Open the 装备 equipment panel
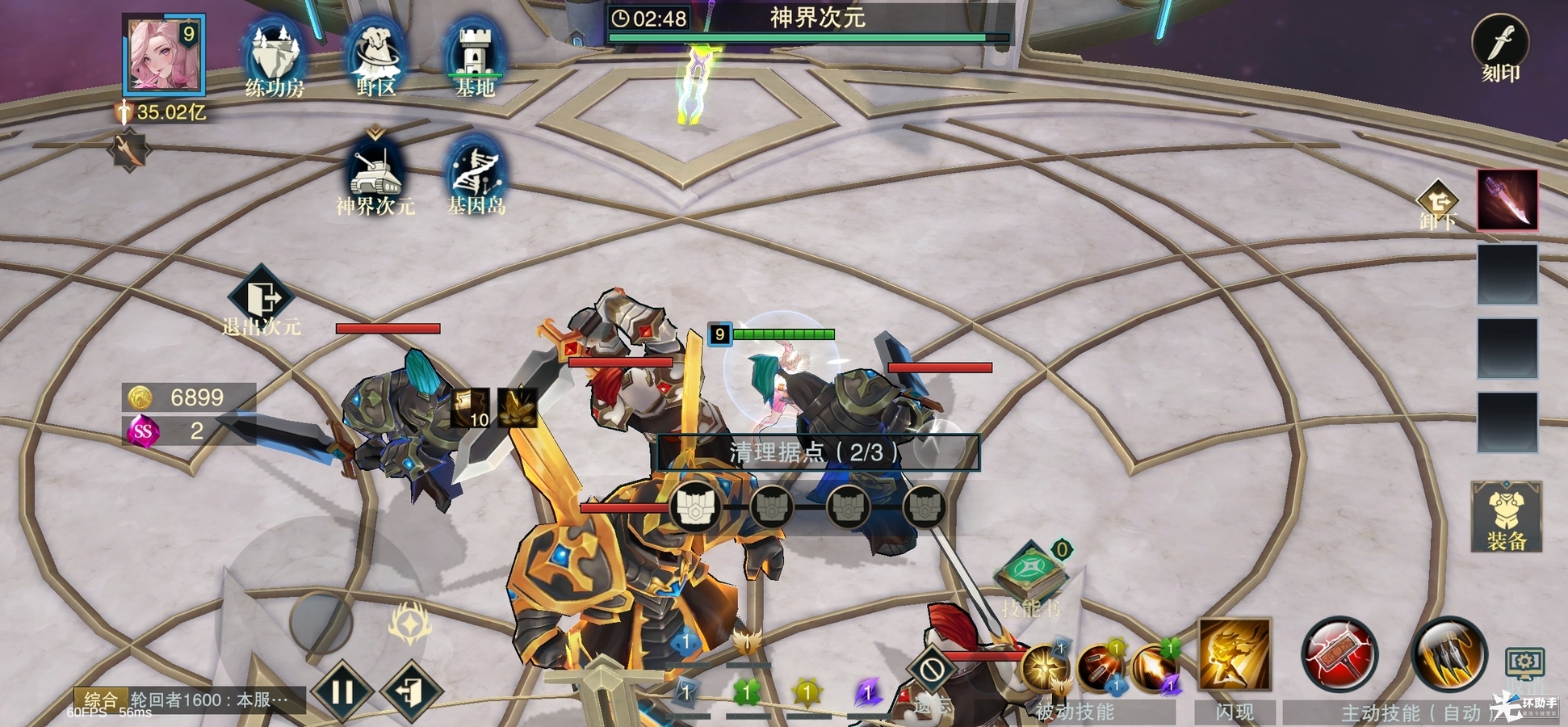 [x=1507, y=517]
